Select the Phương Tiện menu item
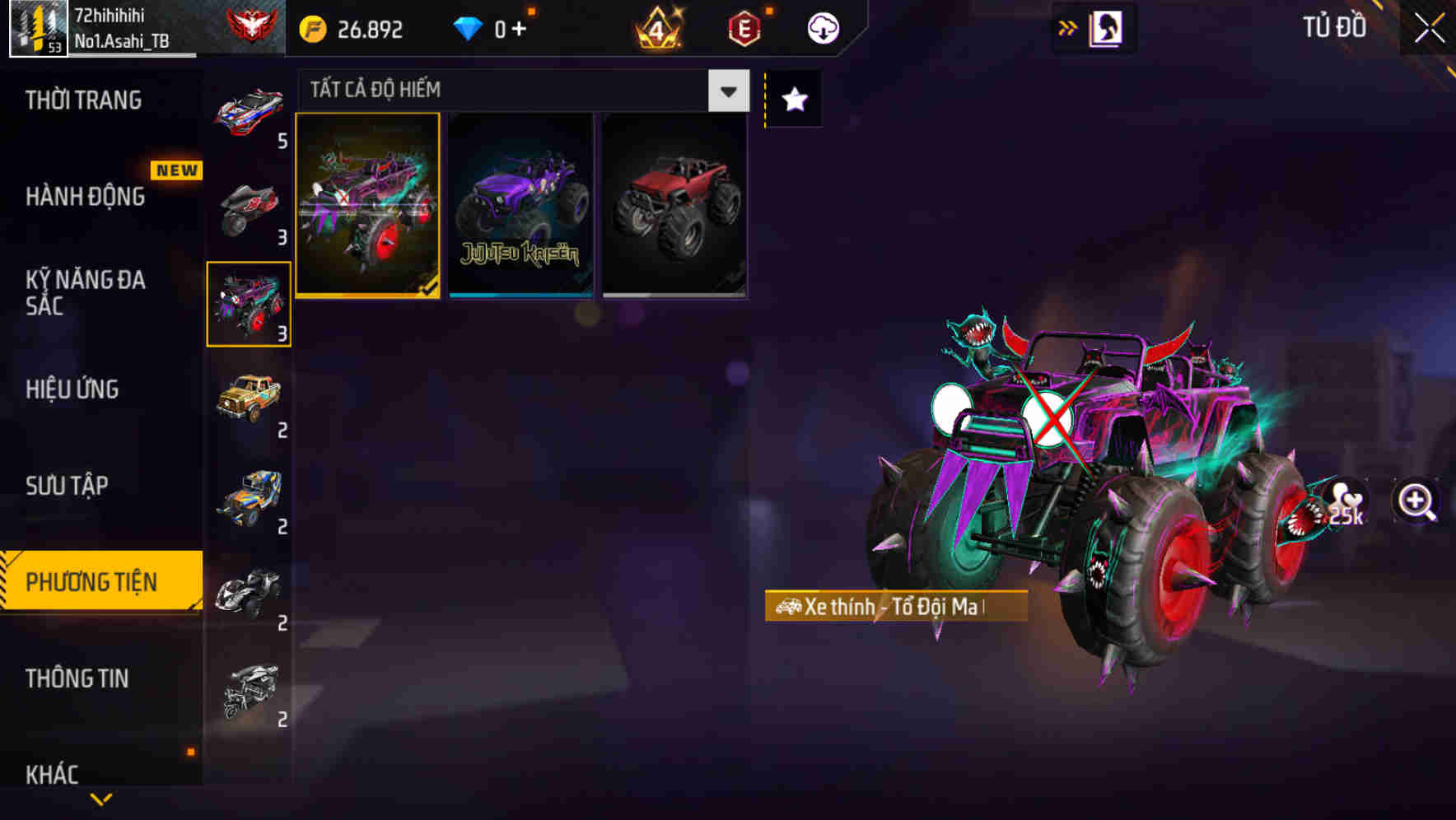Image resolution: width=1456 pixels, height=820 pixels. 93,581
